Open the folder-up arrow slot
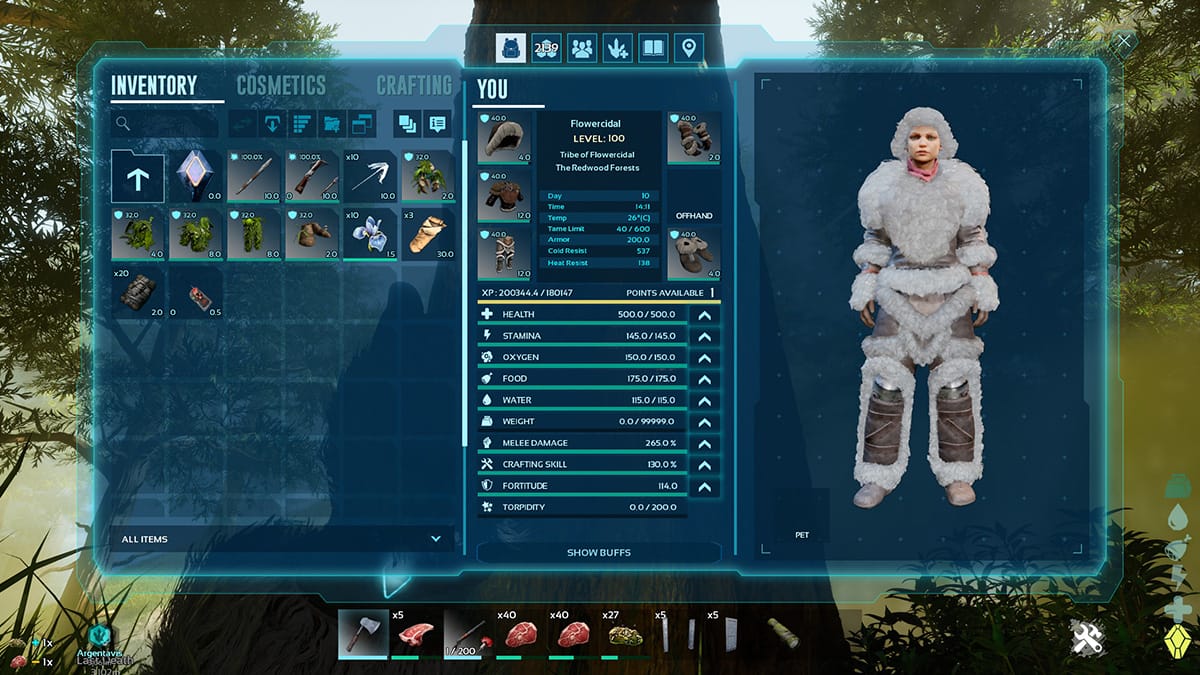Viewport: 1200px width, 675px height. [137, 177]
